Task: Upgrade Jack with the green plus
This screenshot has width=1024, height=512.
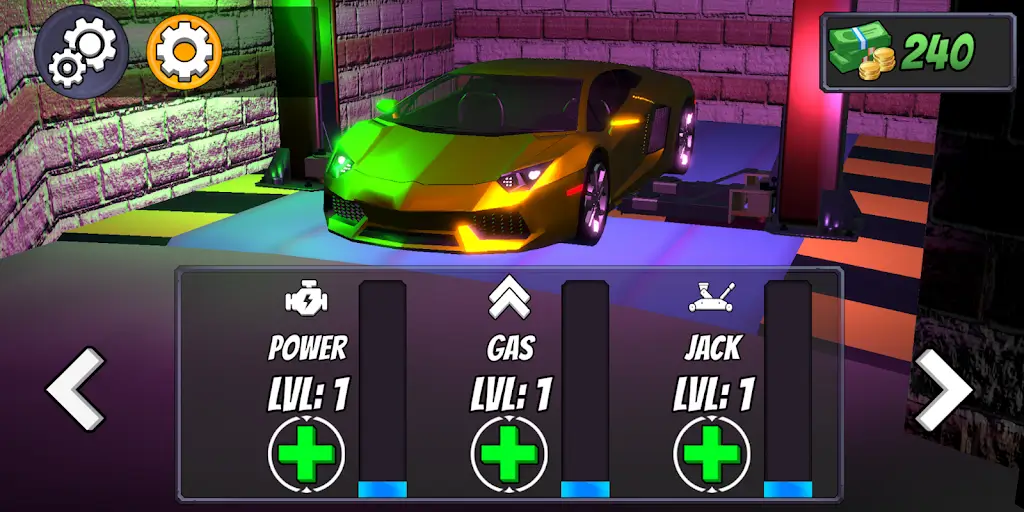Action: (x=712, y=455)
